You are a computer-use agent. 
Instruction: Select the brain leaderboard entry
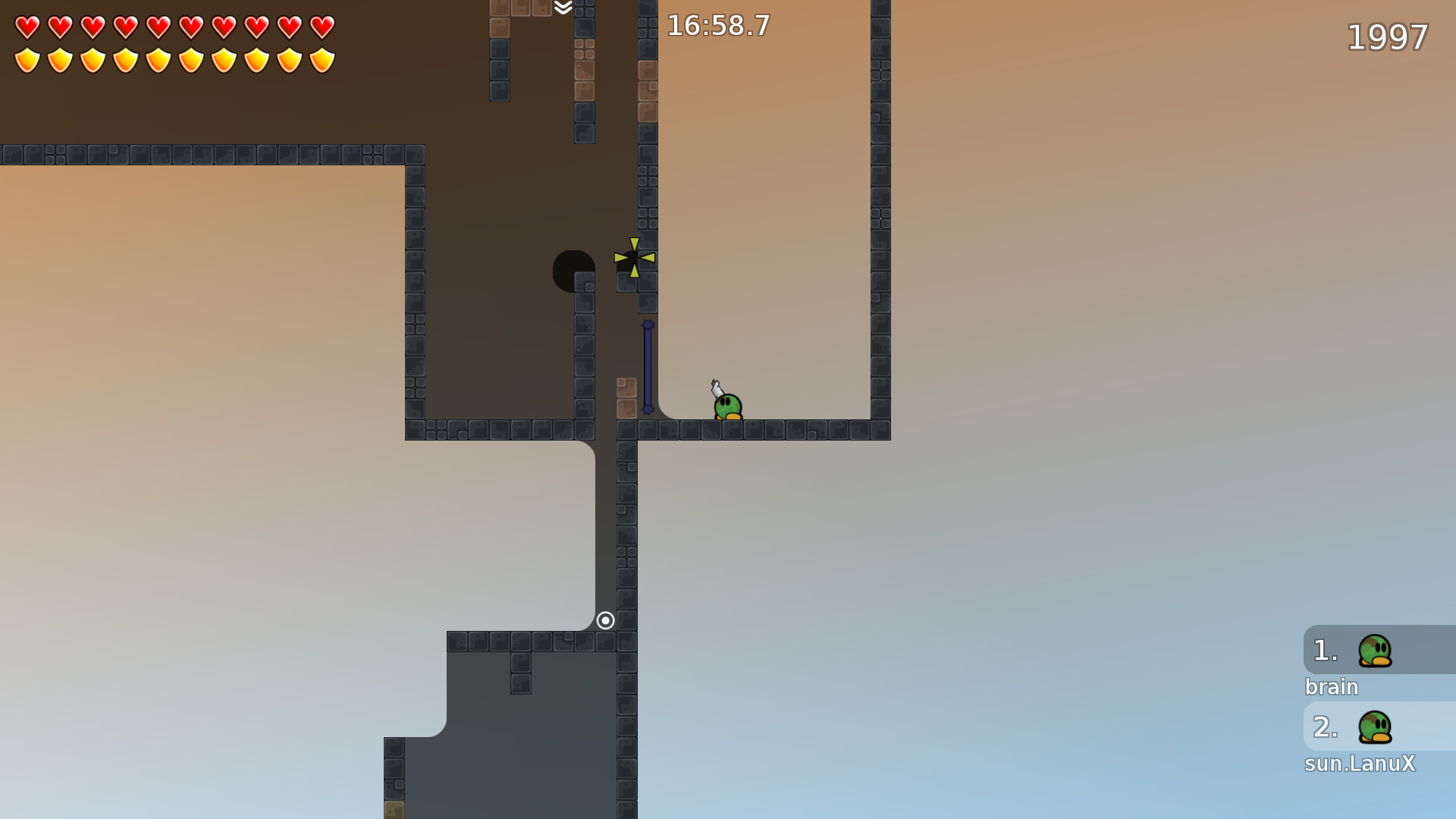[x=1332, y=687]
